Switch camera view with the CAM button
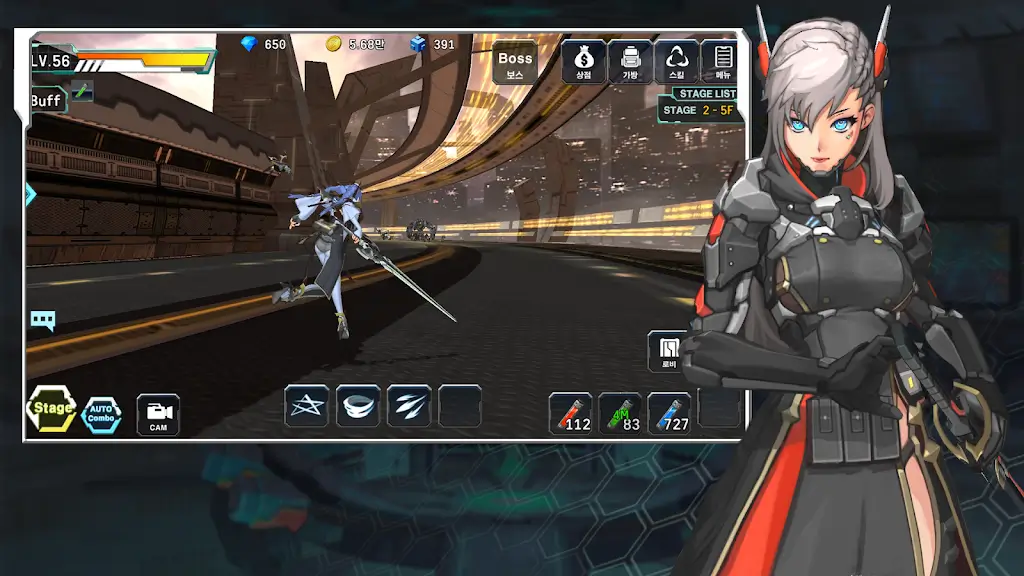Image resolution: width=1024 pixels, height=576 pixels. pyautogui.click(x=158, y=414)
